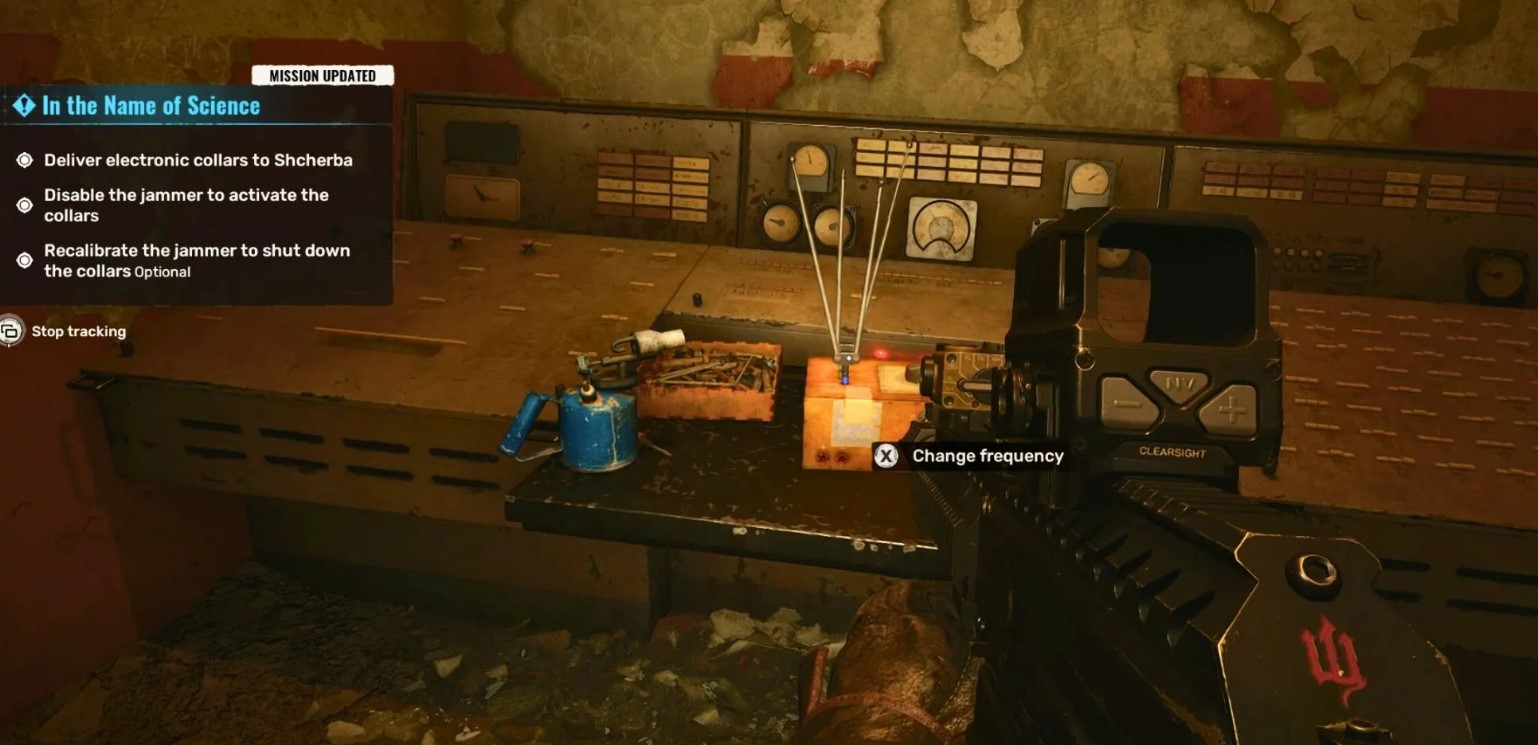Pick the optional Recalibrate the jammer objective
This screenshot has width=1538, height=745.
coord(196,260)
